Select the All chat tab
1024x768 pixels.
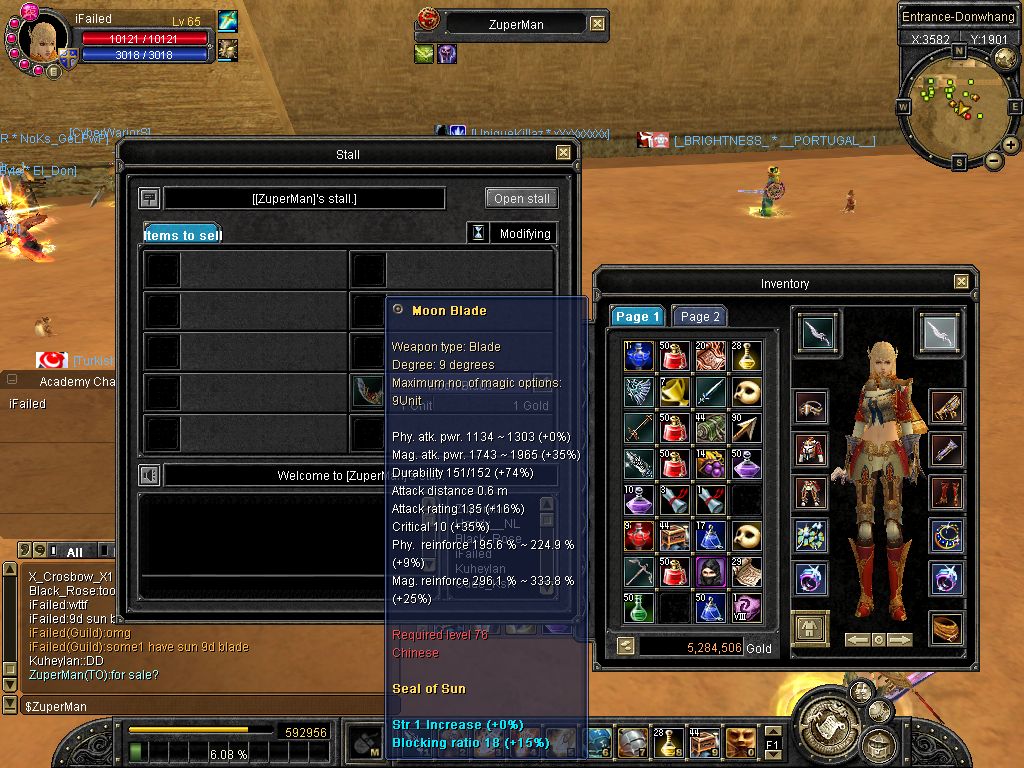point(74,552)
